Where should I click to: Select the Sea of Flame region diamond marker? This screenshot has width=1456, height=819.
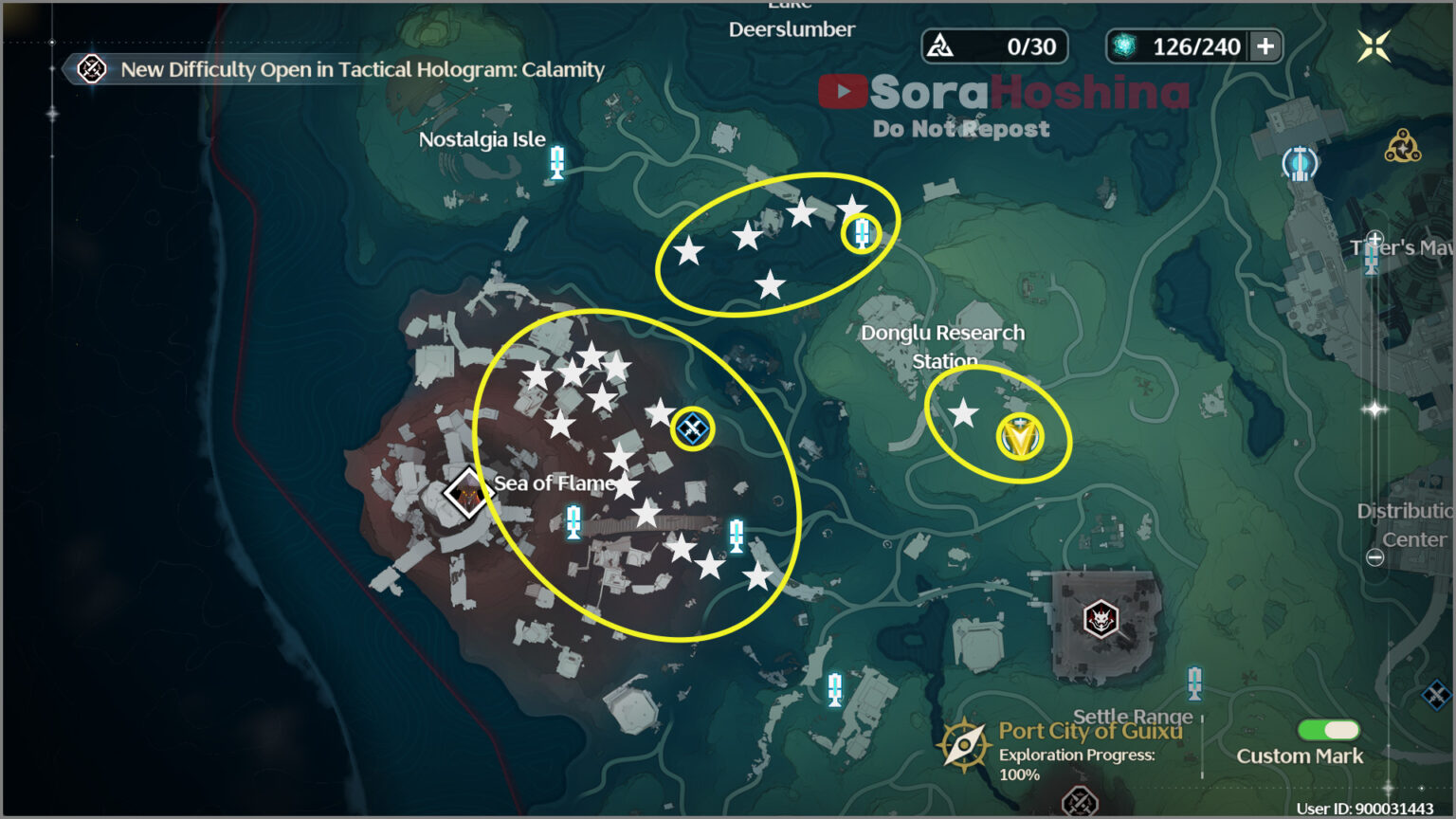[x=466, y=494]
